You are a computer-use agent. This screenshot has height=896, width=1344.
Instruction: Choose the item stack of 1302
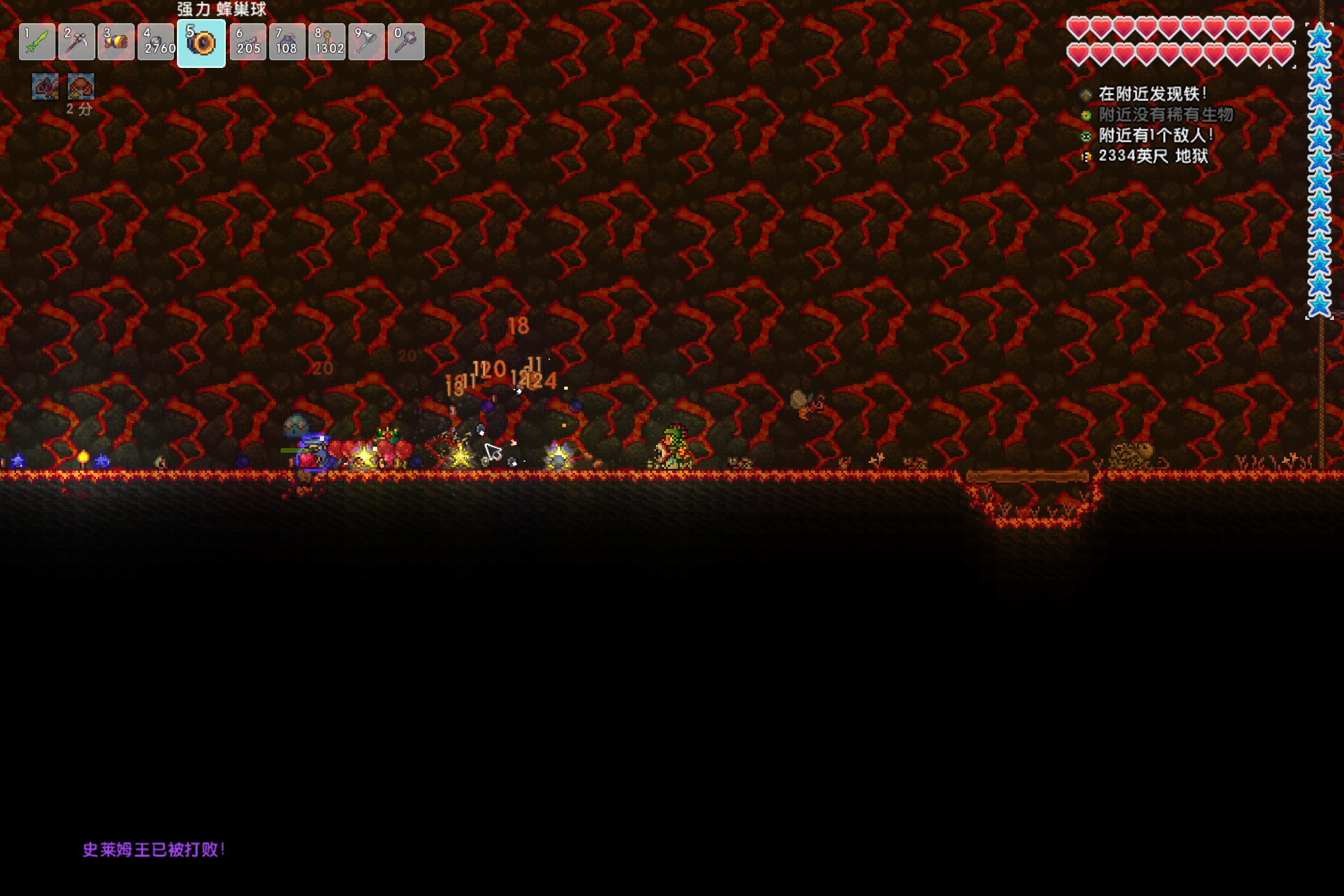tap(327, 42)
